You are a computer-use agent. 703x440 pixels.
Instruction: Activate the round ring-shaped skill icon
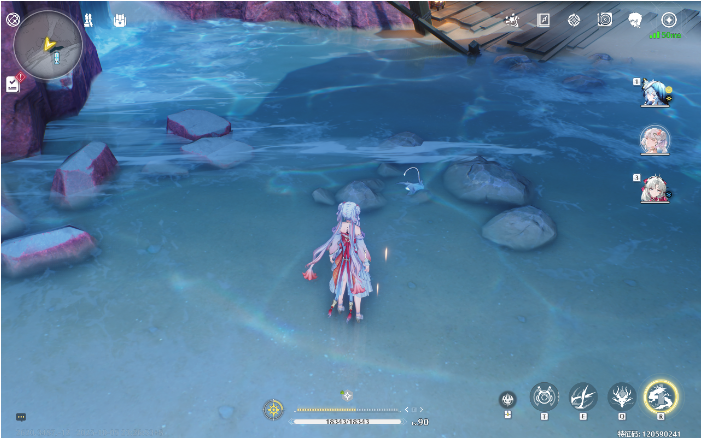[544, 397]
